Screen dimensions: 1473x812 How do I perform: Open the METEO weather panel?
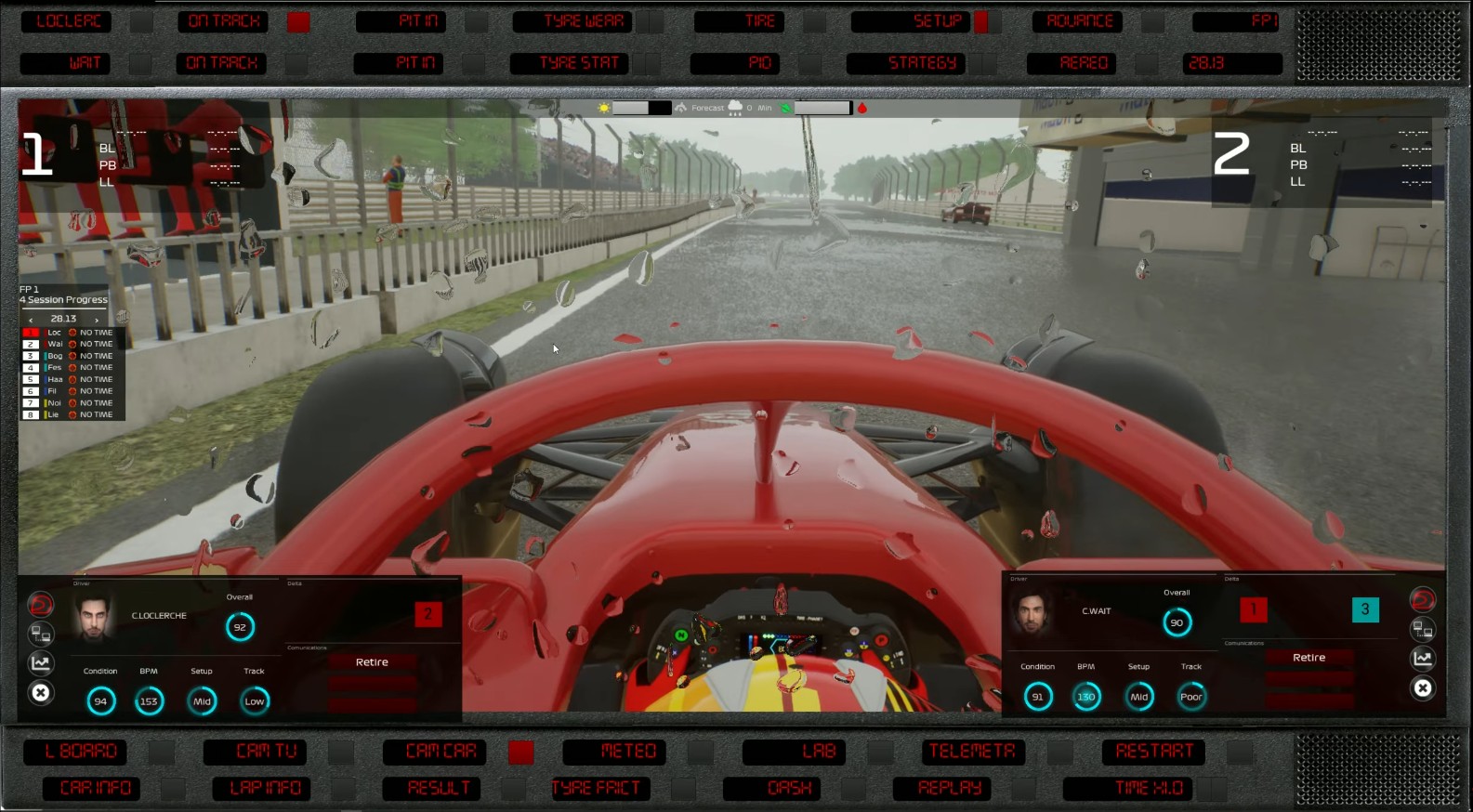pos(614,751)
